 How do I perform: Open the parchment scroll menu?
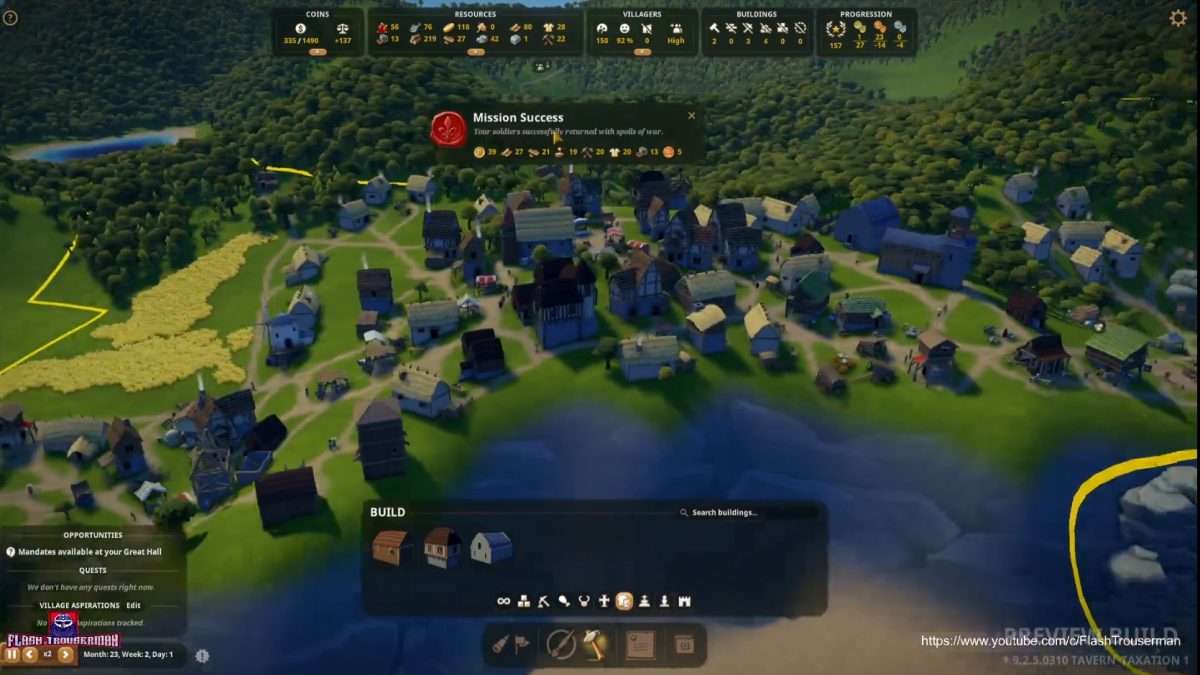click(640, 644)
